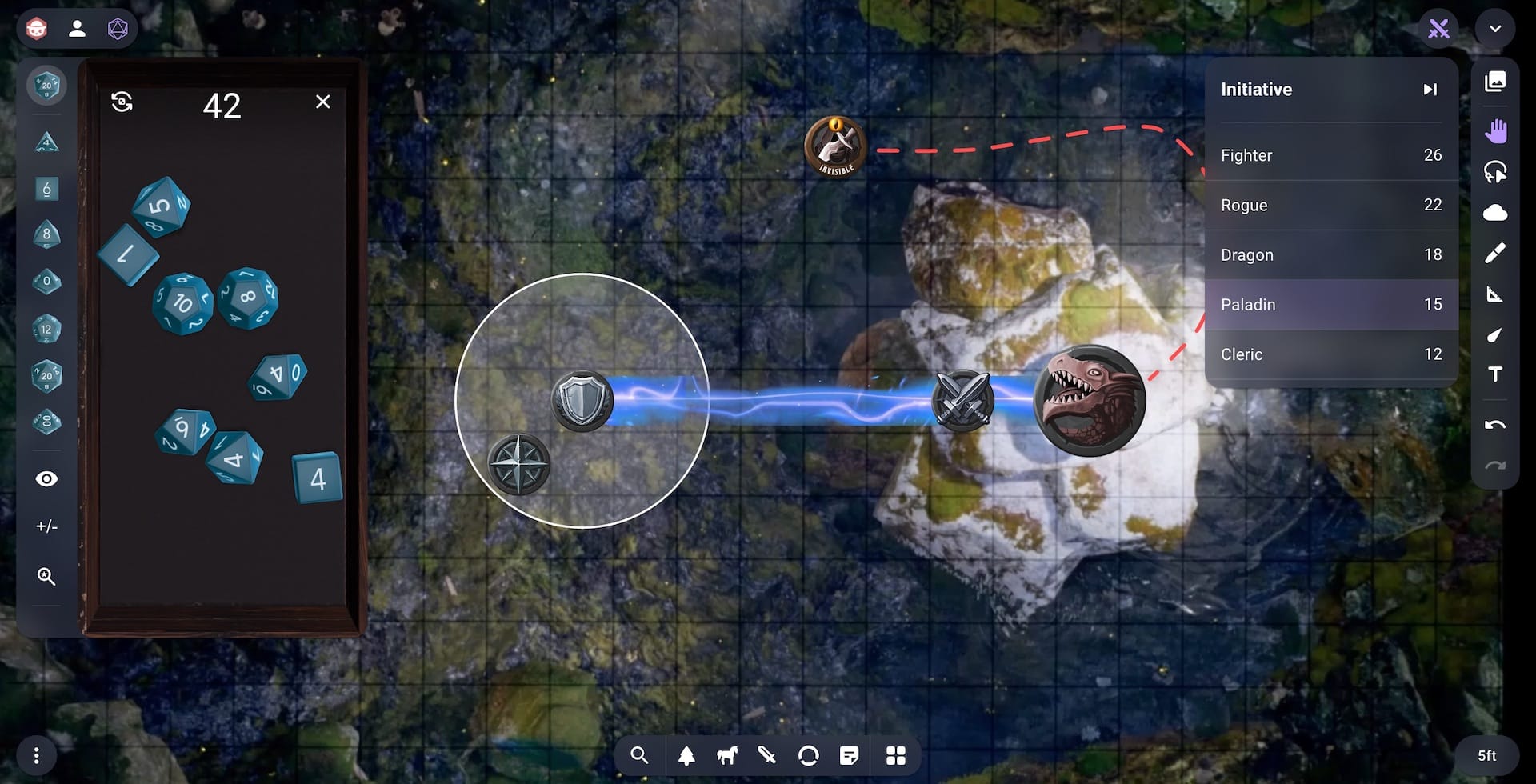Screen dimensions: 1536x784
Task: Roll a d6 from the dice sidebar
Action: click(46, 189)
